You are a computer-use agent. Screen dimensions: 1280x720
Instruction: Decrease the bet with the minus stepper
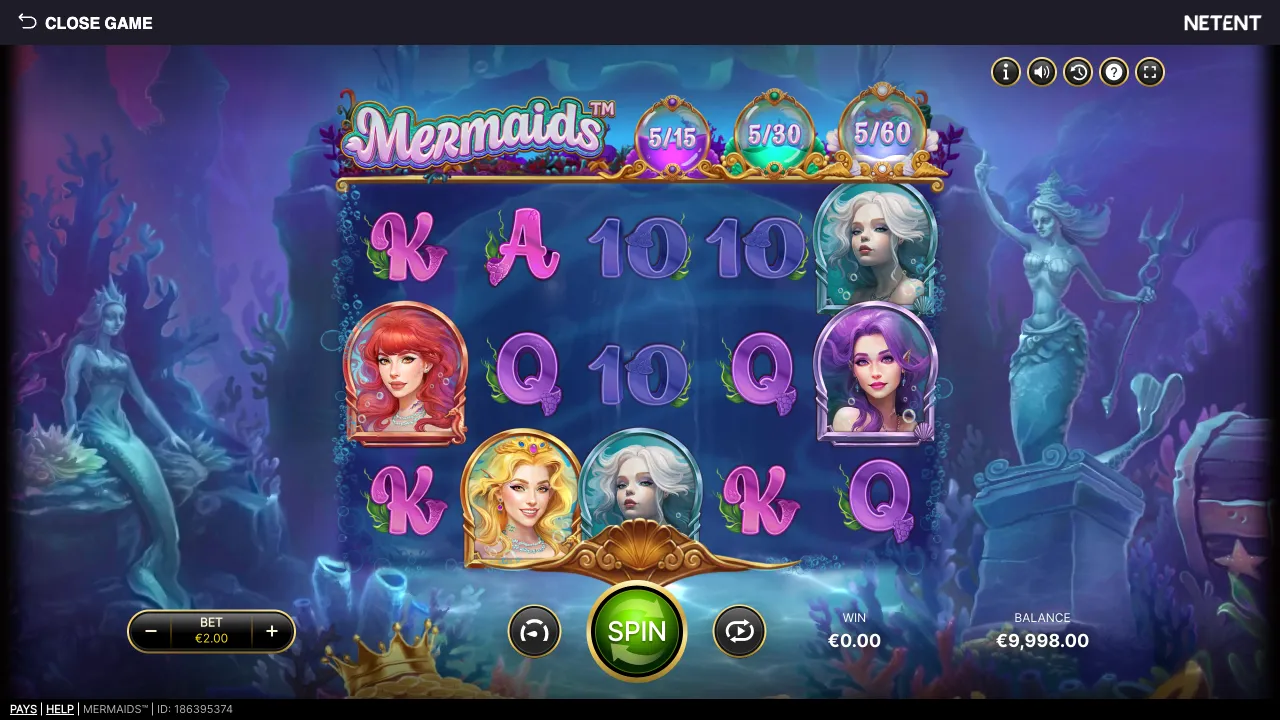tap(152, 631)
